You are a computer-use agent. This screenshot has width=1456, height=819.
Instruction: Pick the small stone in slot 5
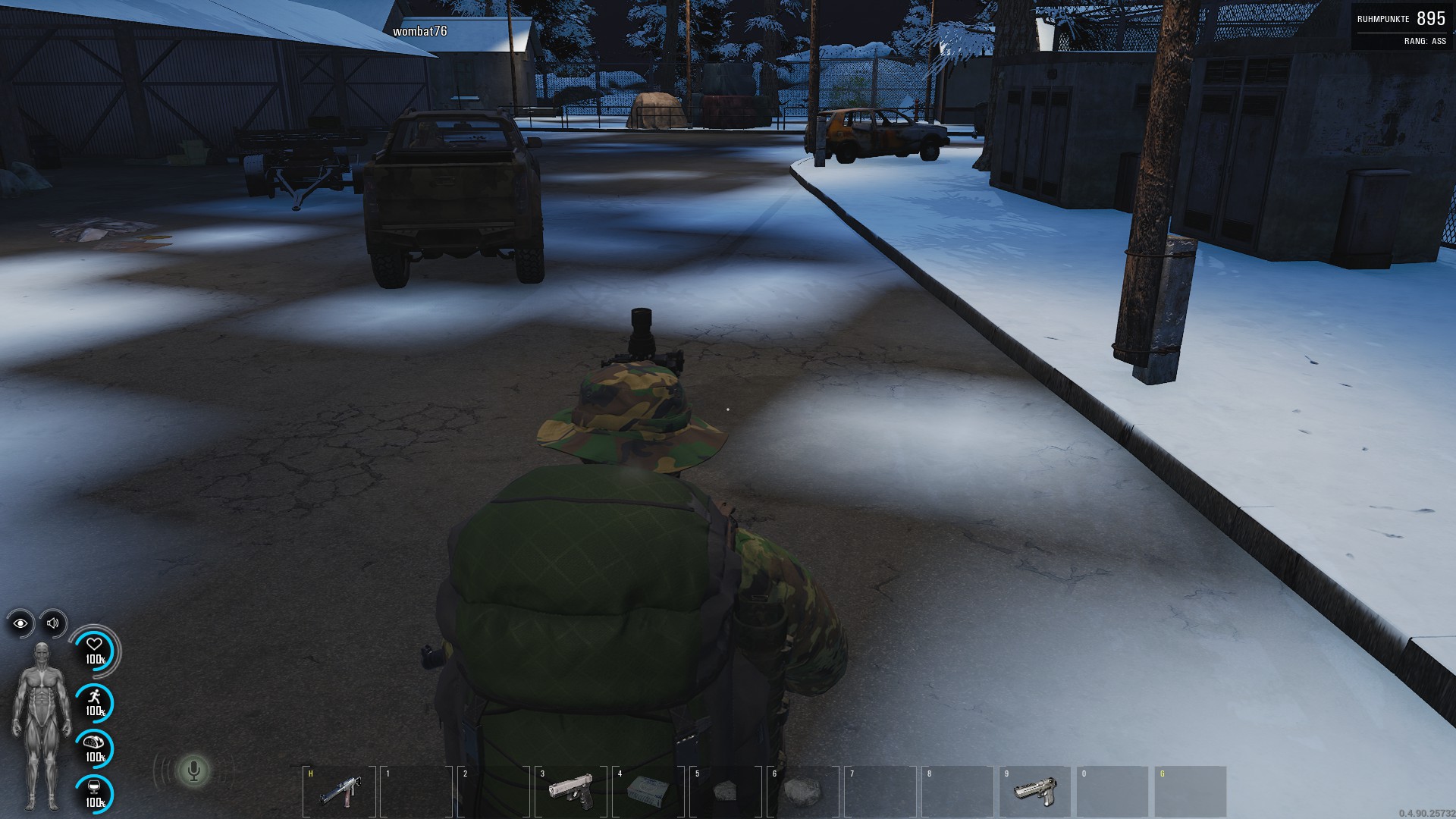[725, 792]
